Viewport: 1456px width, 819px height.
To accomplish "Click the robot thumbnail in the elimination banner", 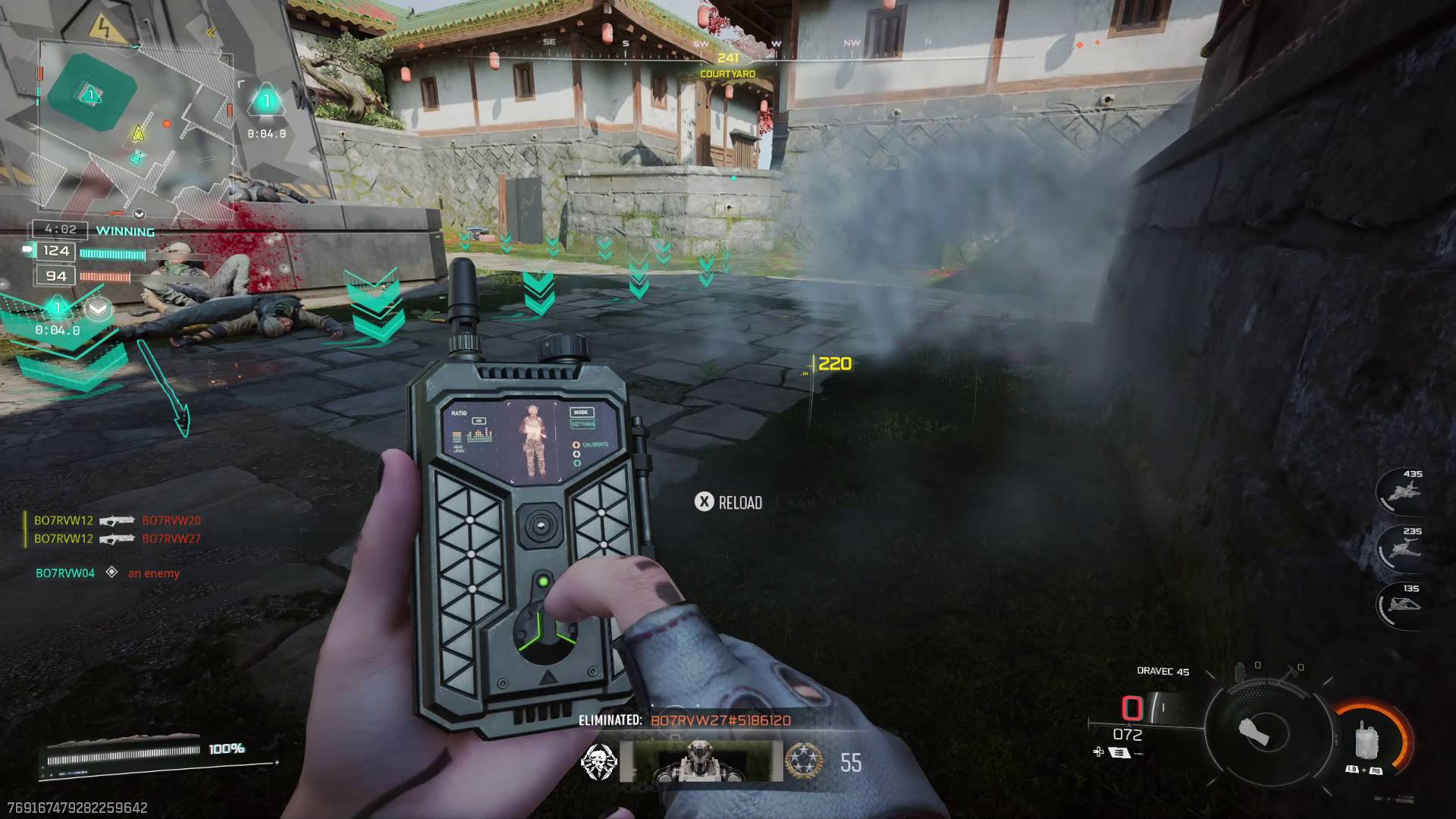I will tap(701, 761).
